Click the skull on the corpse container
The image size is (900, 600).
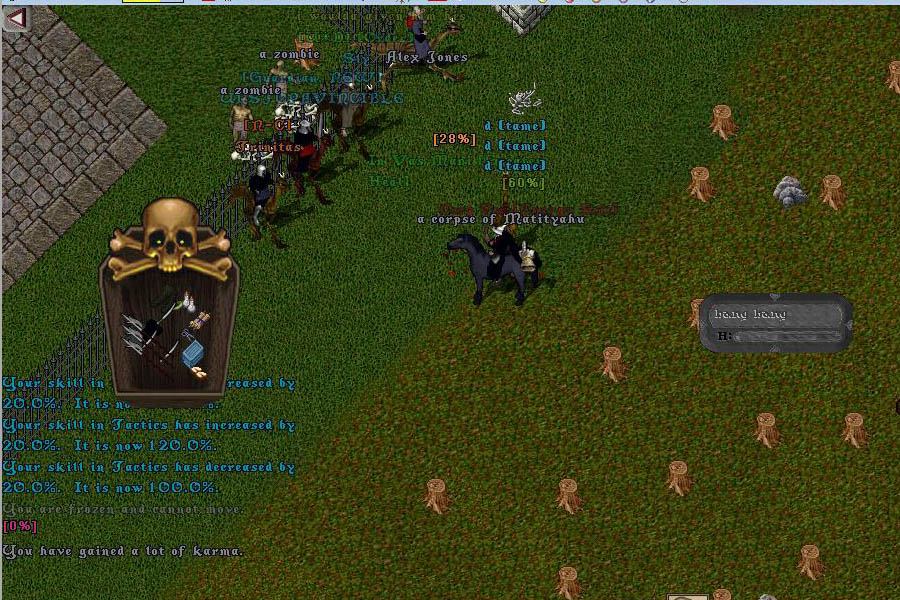click(x=168, y=232)
